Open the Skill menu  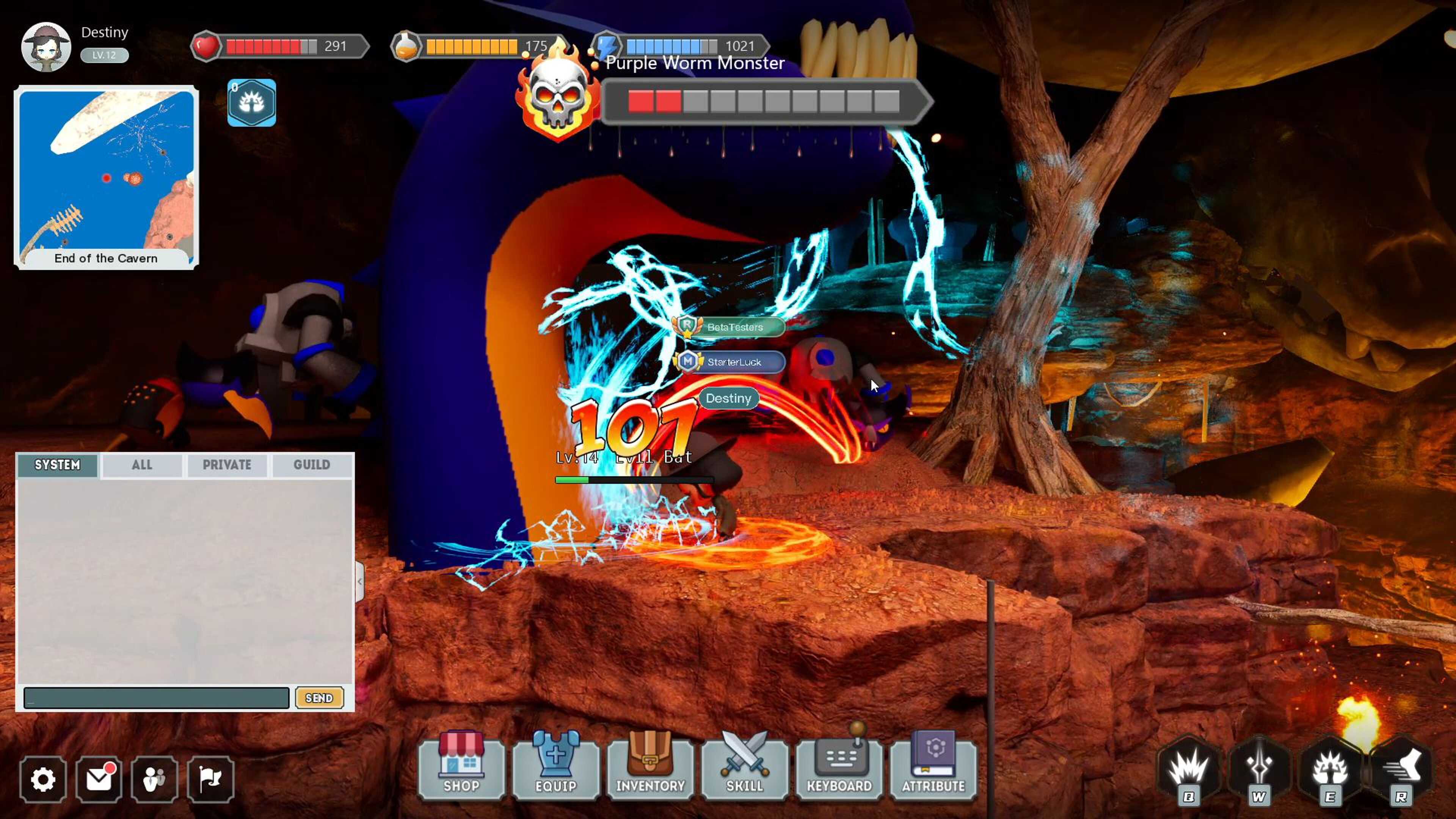pyautogui.click(x=744, y=769)
